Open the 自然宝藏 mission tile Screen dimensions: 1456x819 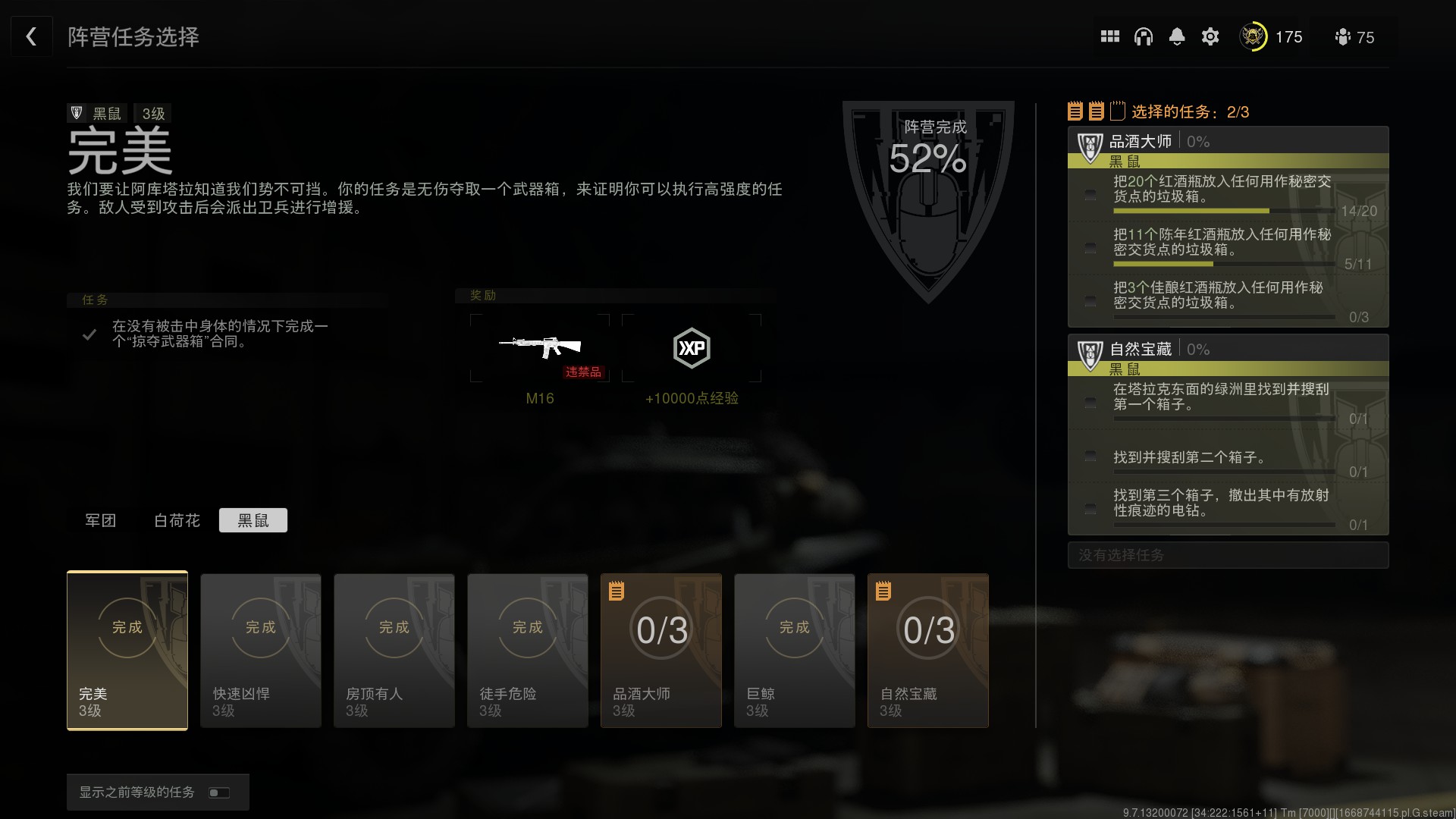pos(928,651)
